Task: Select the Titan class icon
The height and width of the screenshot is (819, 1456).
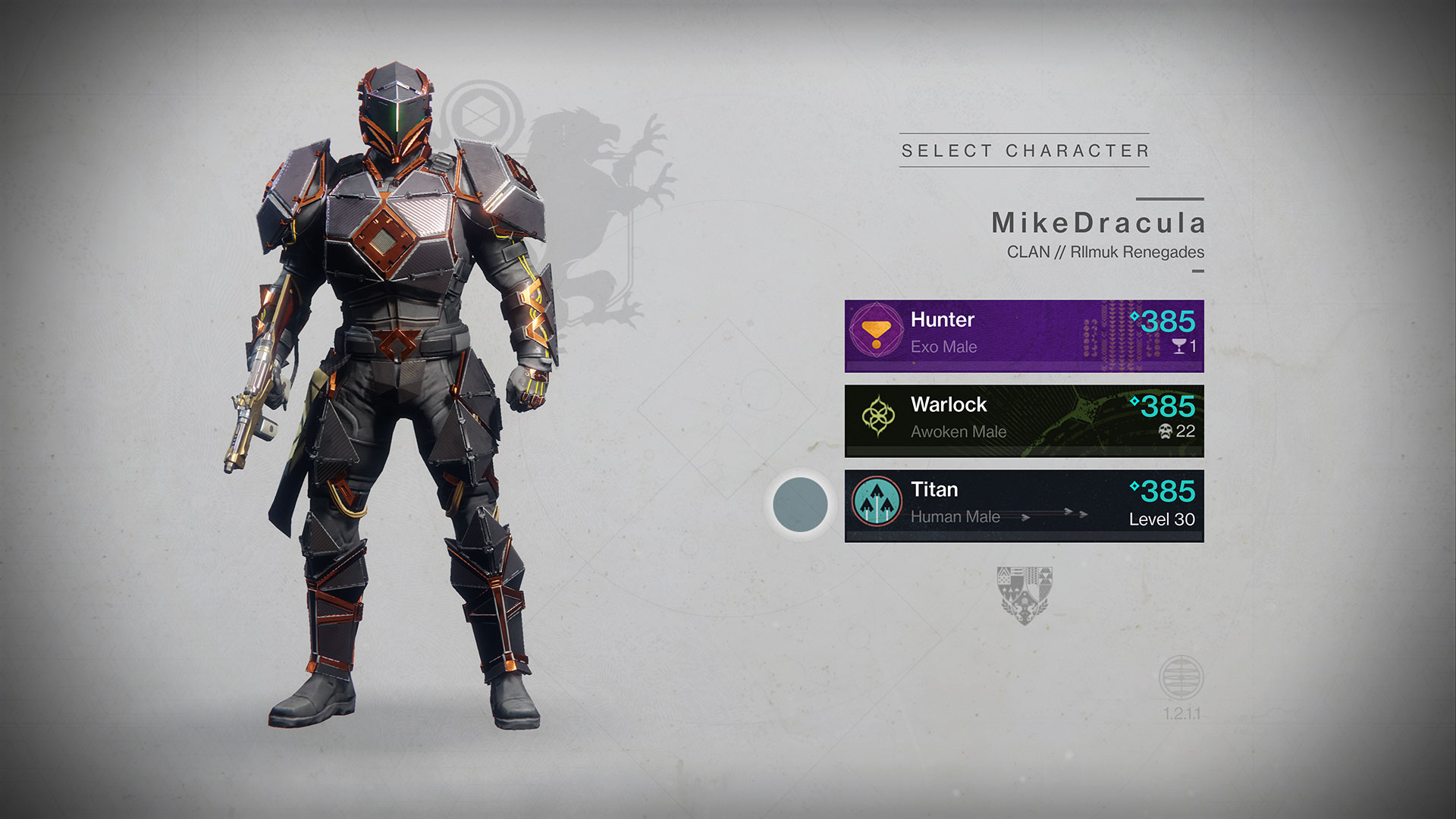Action: (876, 501)
